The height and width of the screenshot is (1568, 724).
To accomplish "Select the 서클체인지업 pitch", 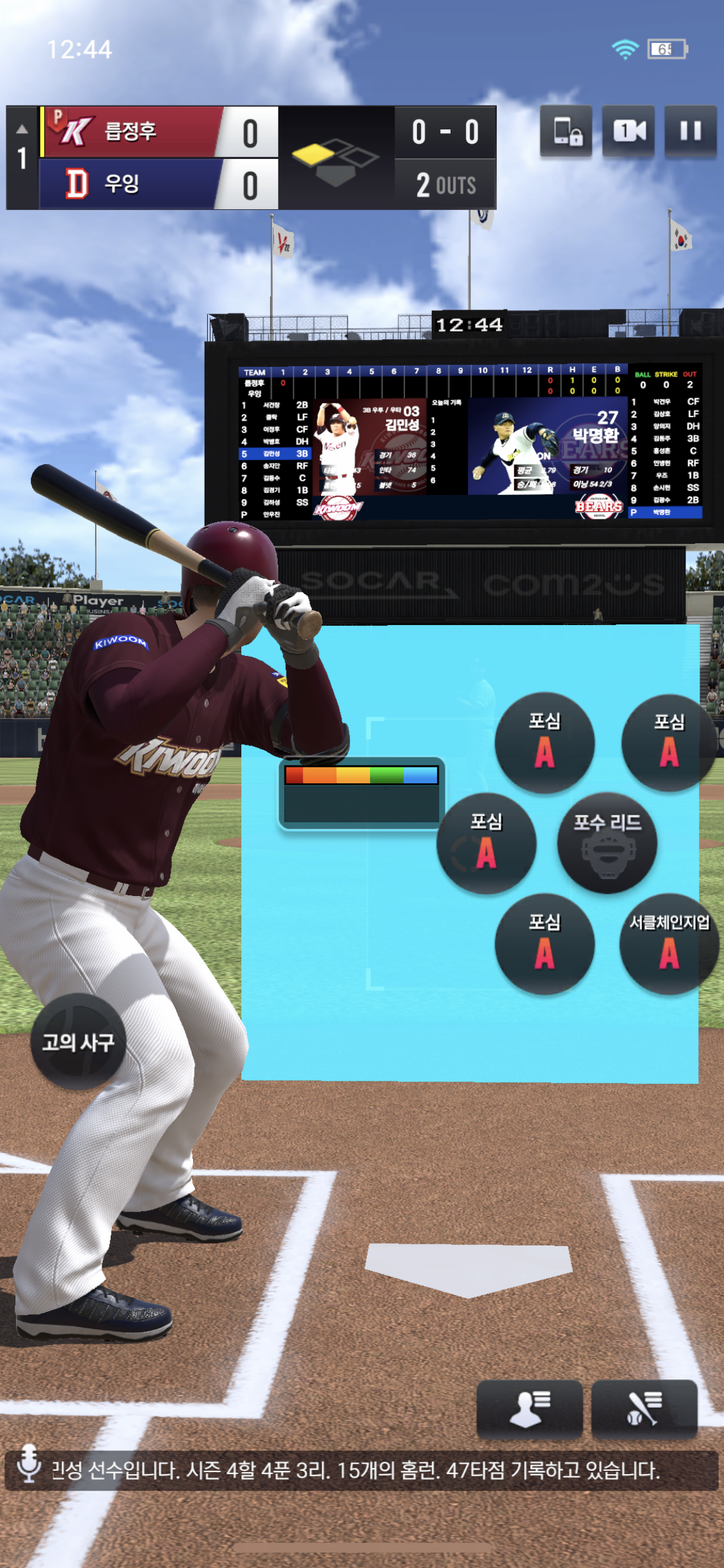I will coord(669,944).
